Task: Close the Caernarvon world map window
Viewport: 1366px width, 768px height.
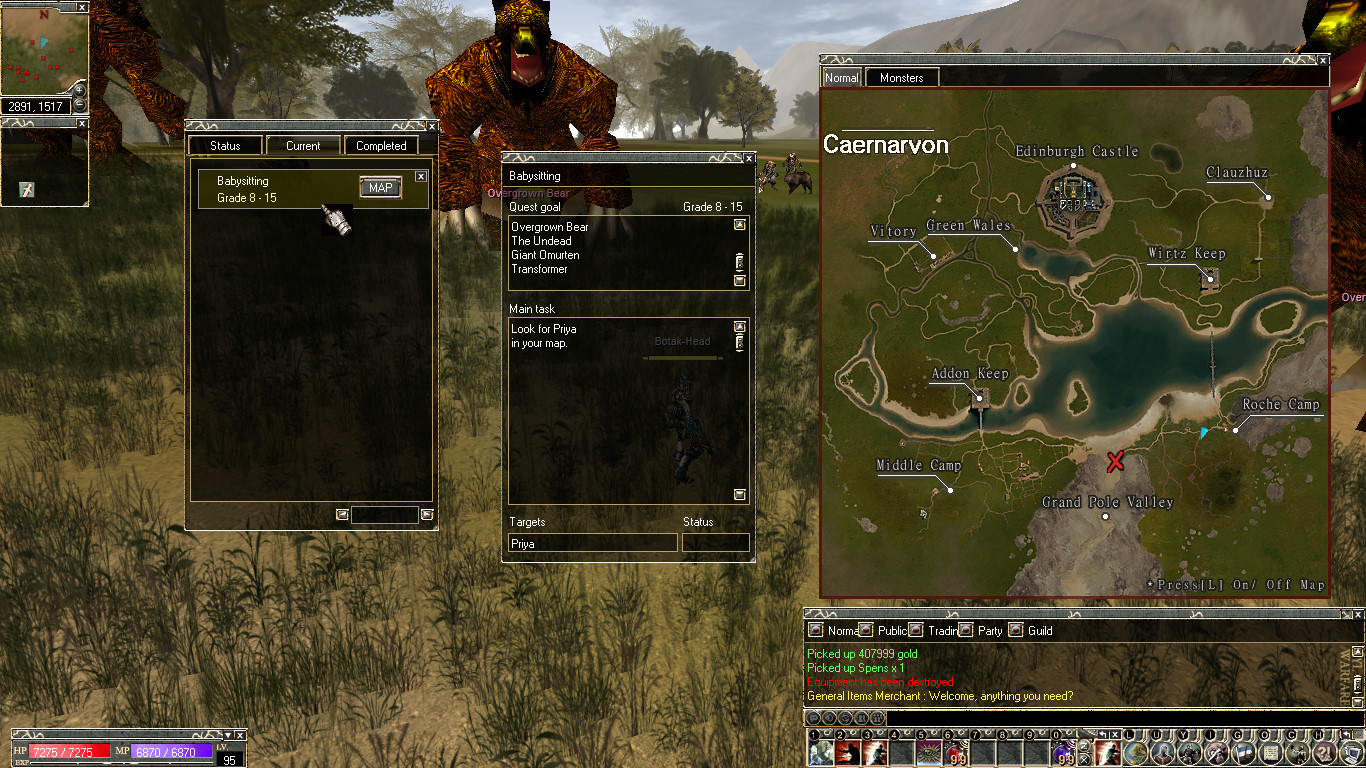Action: pyautogui.click(x=1324, y=60)
